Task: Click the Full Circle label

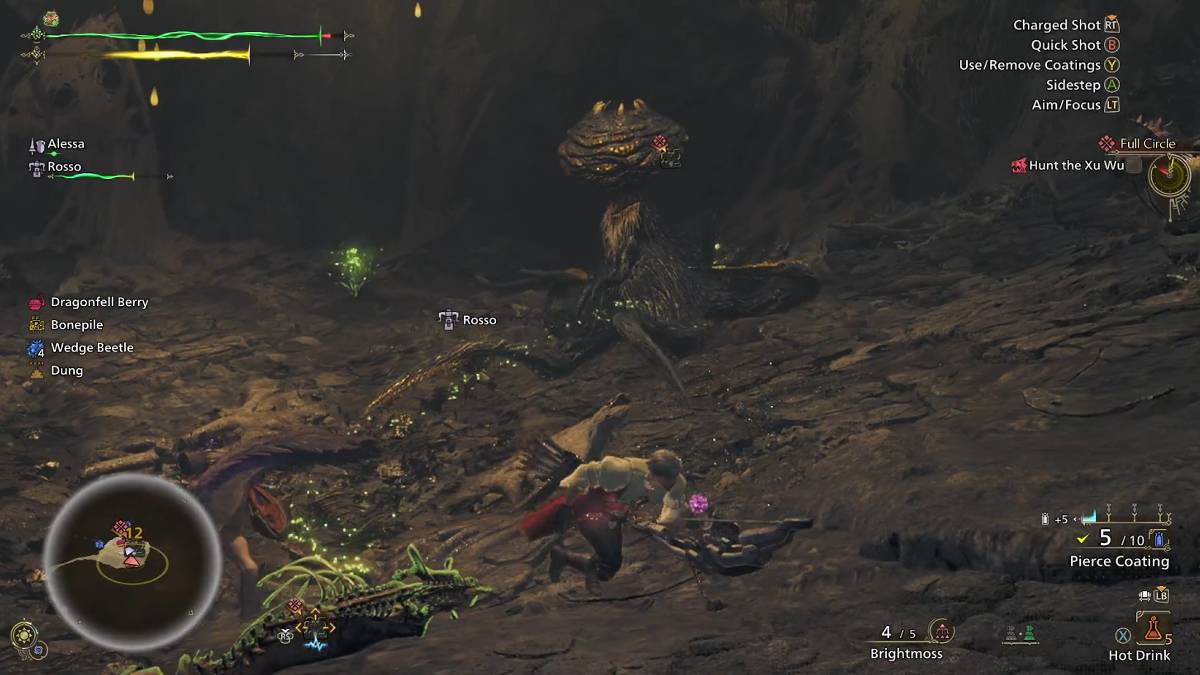Action: coord(1147,144)
